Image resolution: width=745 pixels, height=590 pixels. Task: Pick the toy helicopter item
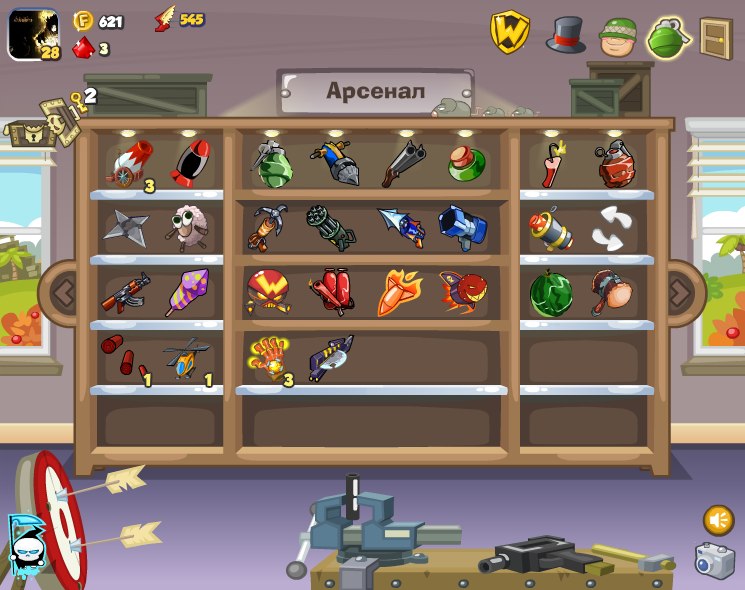point(186,358)
